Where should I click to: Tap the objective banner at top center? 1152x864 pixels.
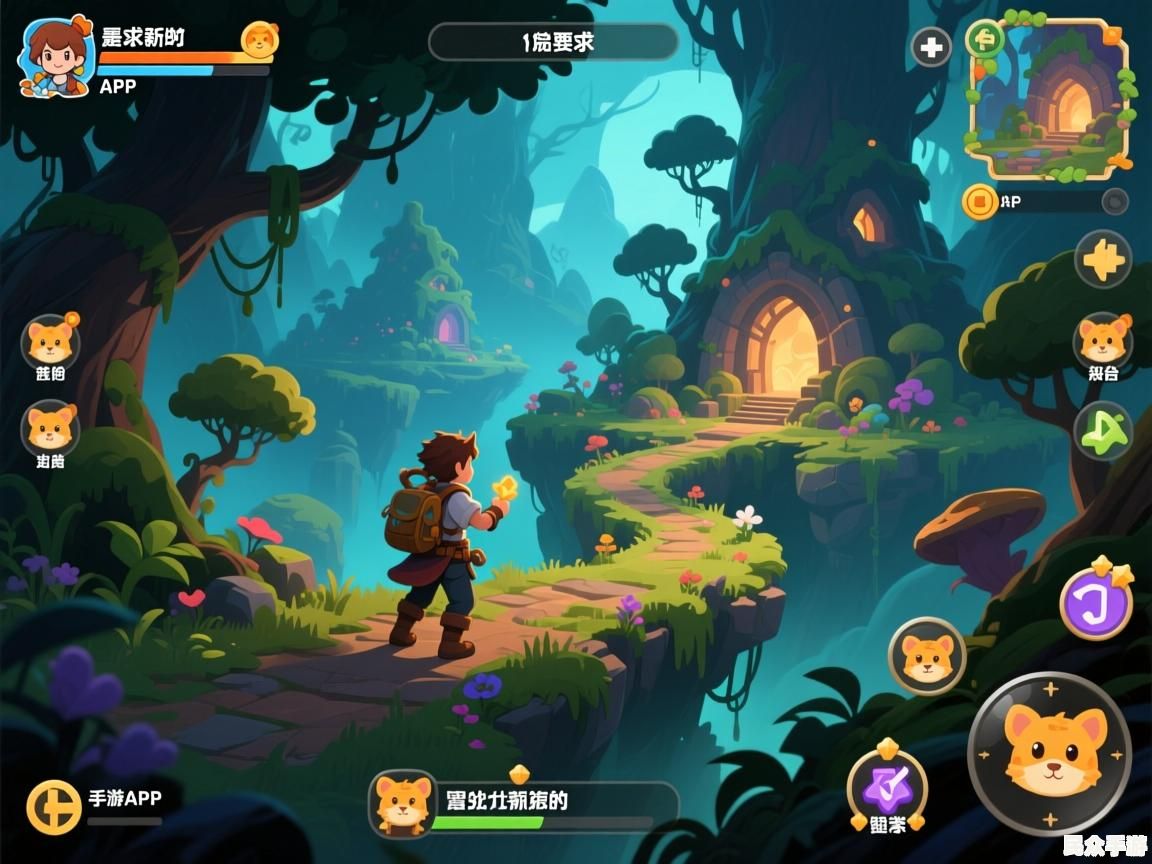coord(553,42)
